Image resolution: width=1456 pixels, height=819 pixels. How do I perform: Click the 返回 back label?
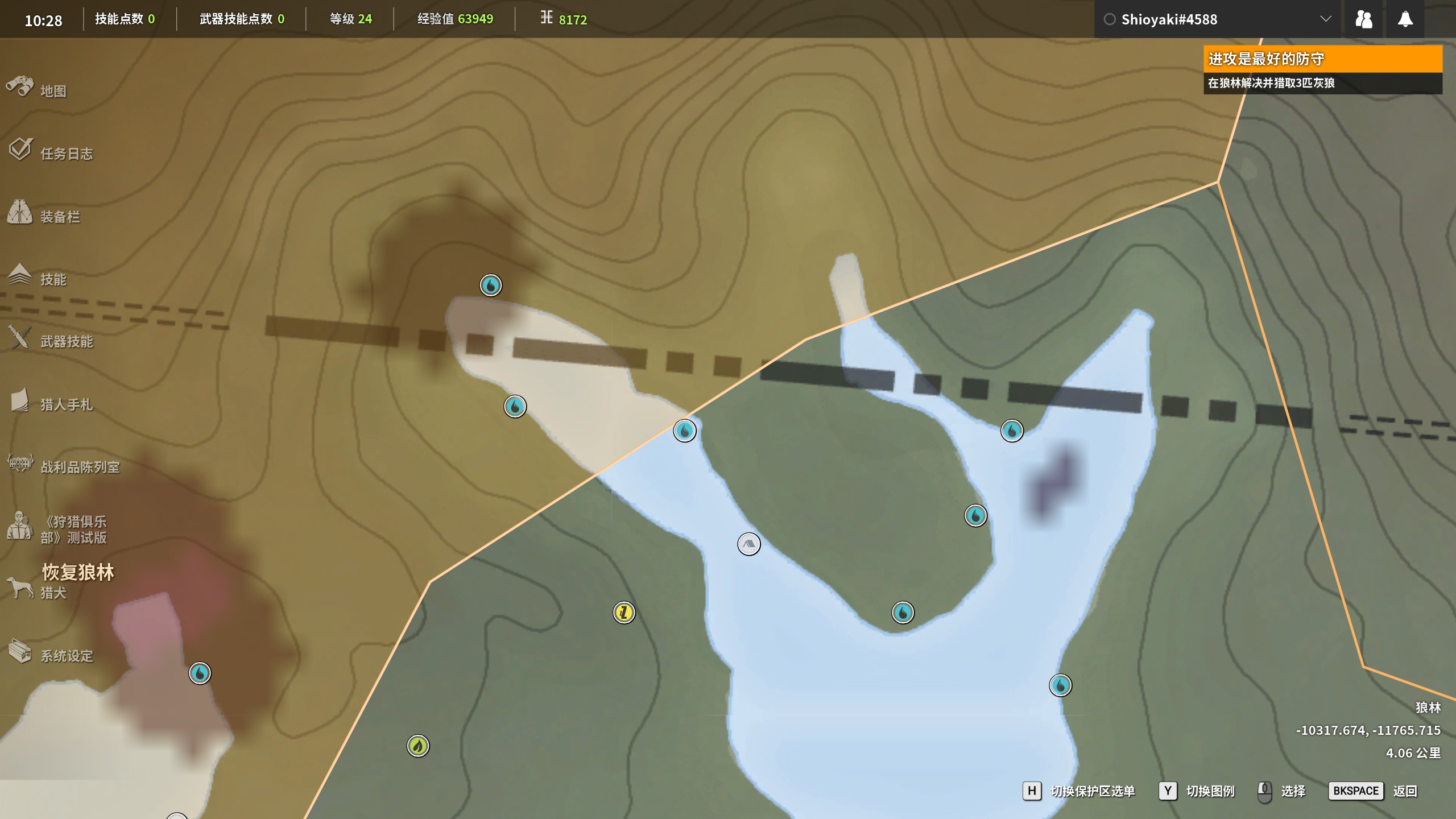click(x=1405, y=791)
